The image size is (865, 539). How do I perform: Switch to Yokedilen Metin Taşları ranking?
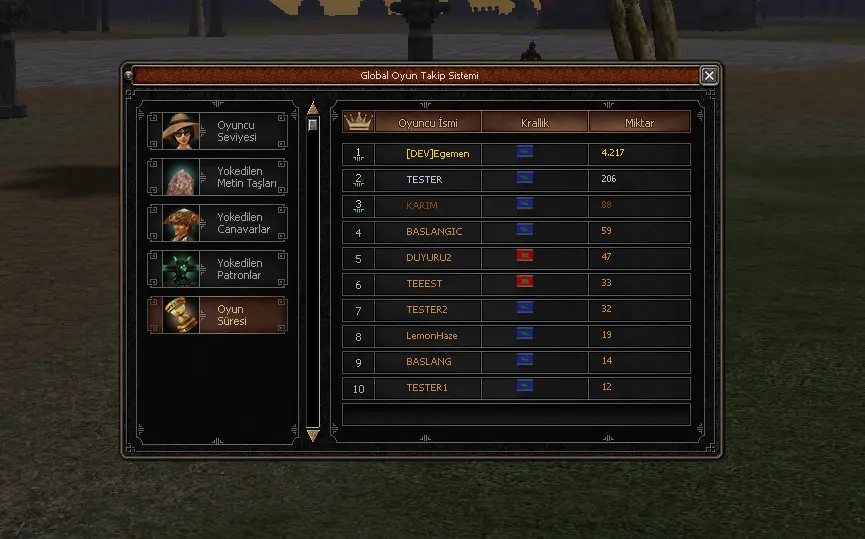click(218, 177)
